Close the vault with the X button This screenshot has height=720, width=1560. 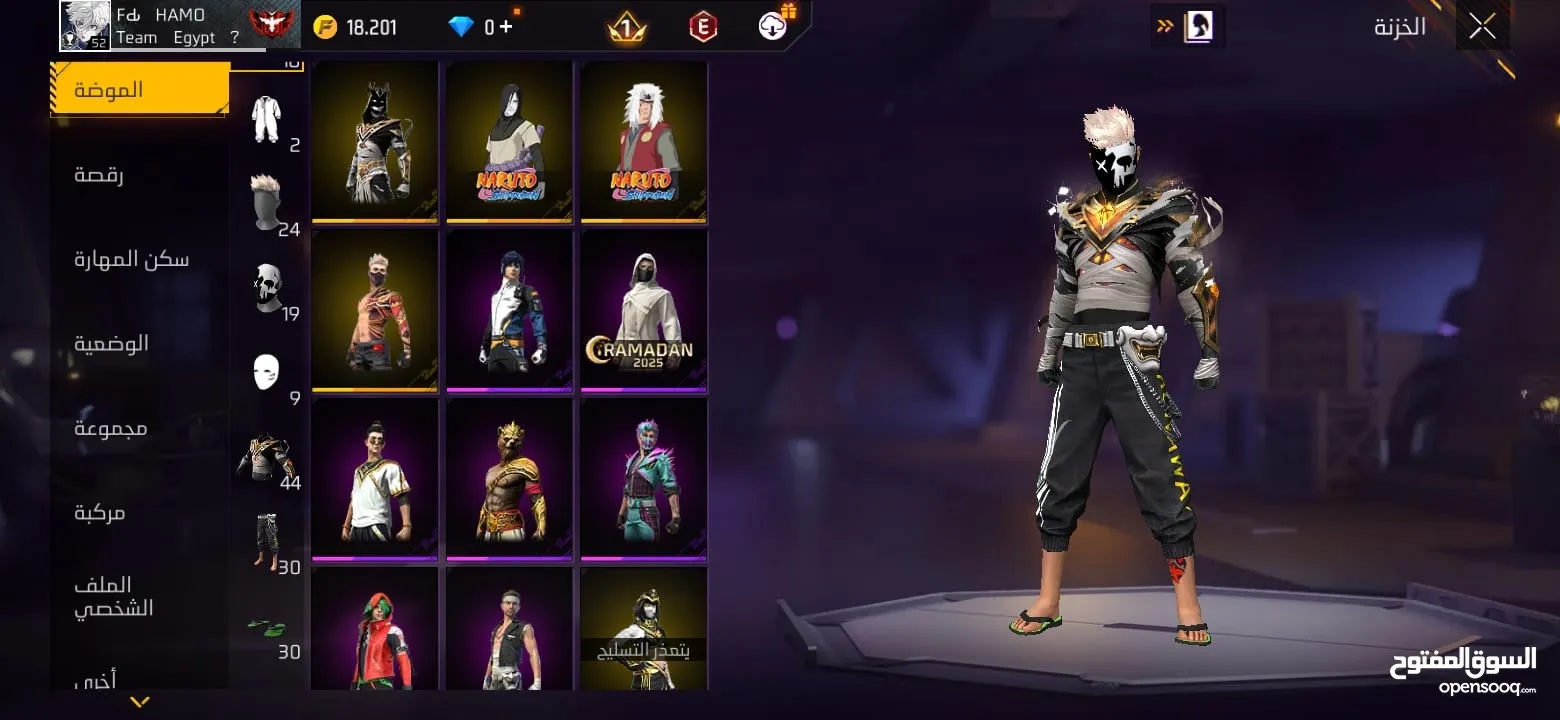1482,27
